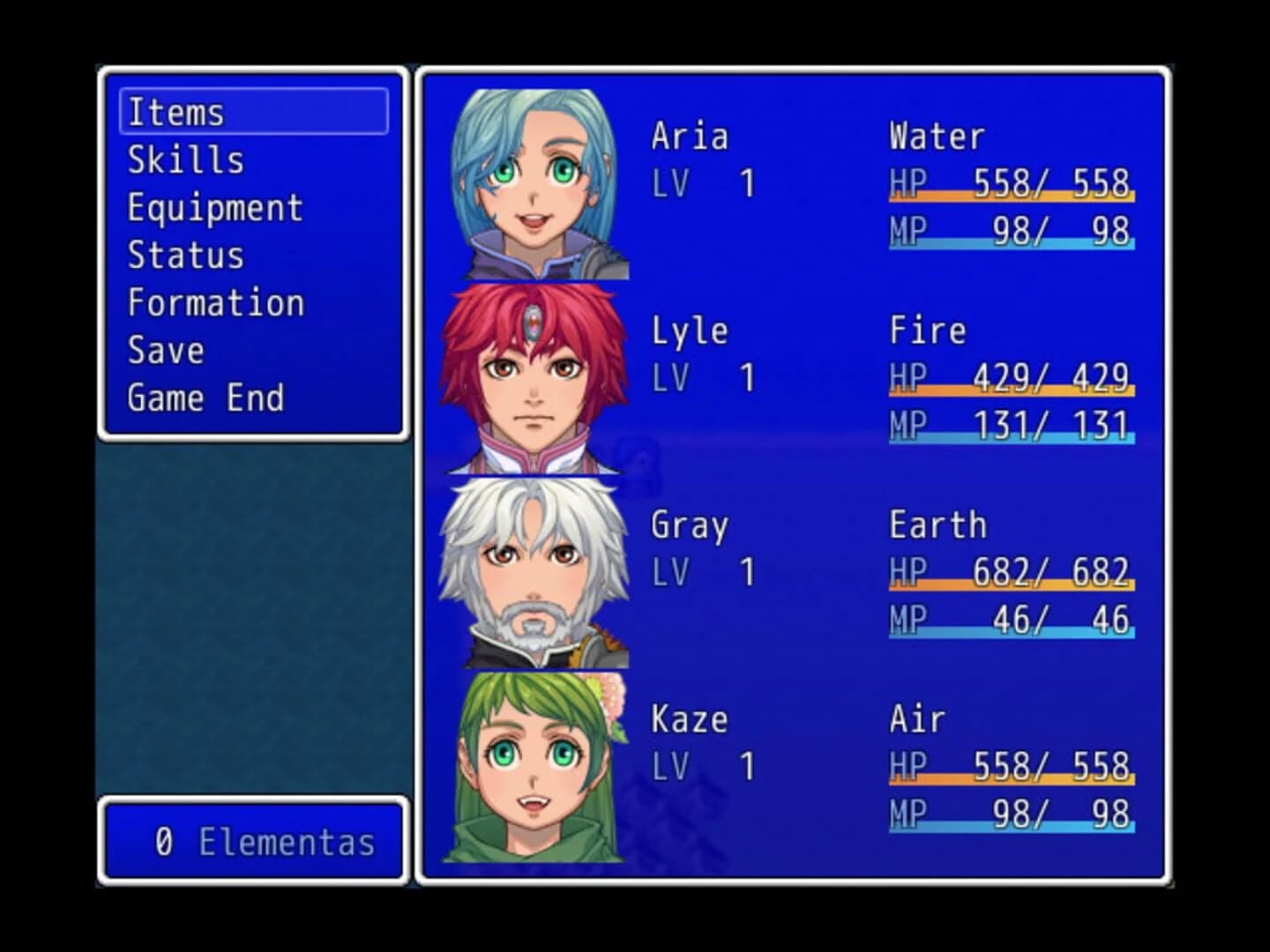
Task: Select the Air element label for Kaze
Action: [917, 718]
